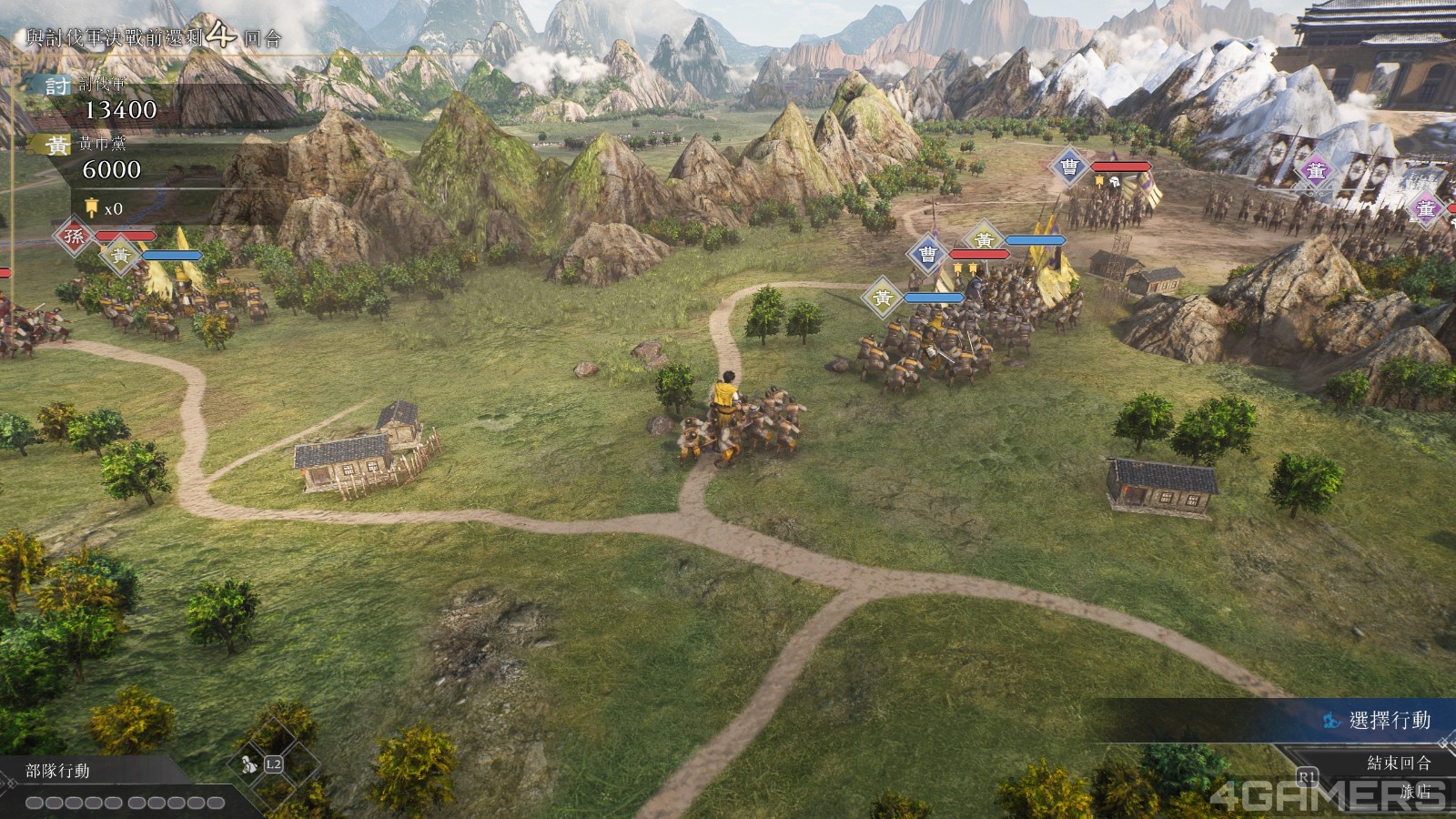End the turn with 結束回合
The image size is (1456, 819).
[x=1399, y=763]
